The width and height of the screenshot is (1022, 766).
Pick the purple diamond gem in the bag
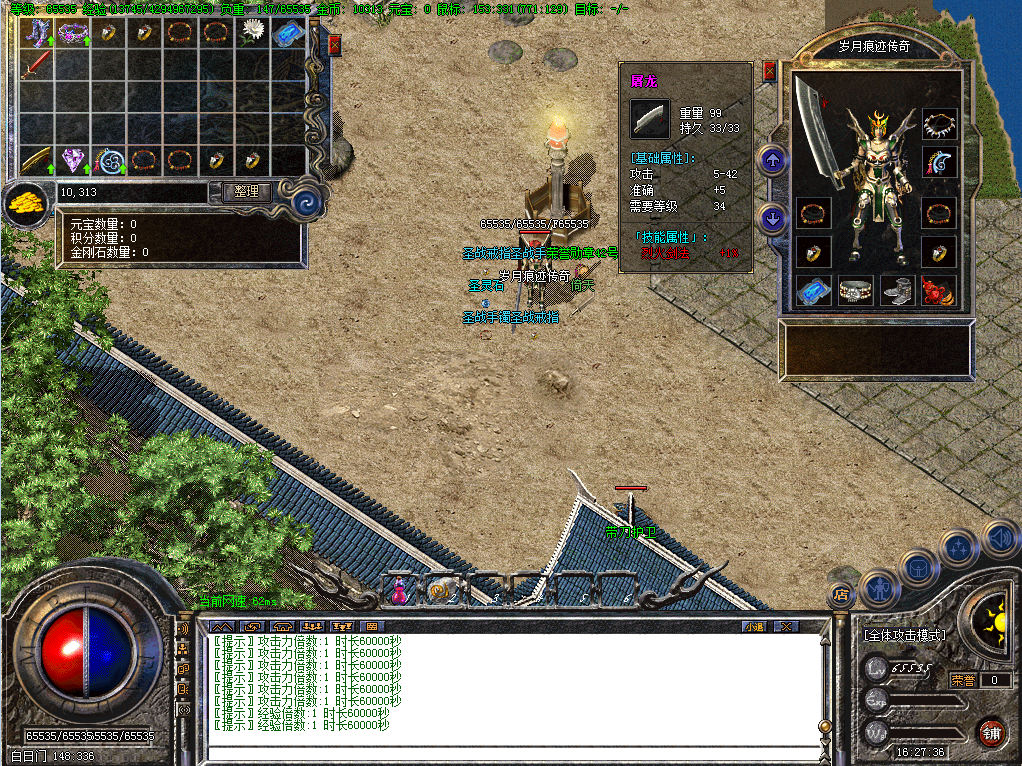point(72,159)
